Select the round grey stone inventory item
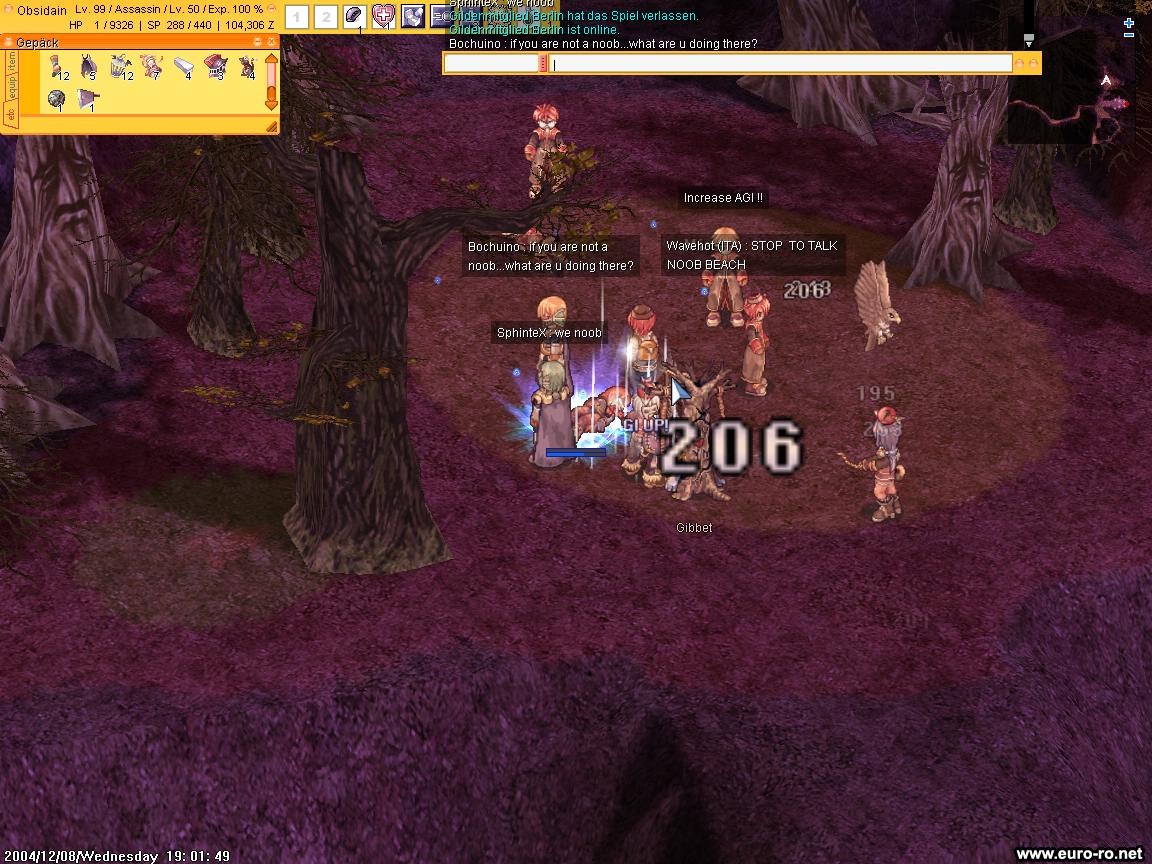1152x864 pixels. tap(57, 99)
